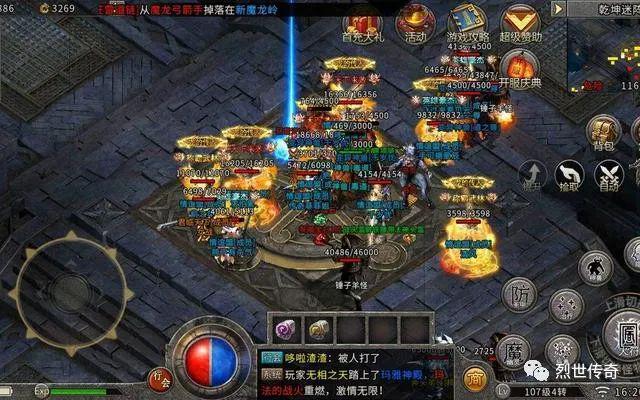This screenshot has width=640, height=400.
Task: Tap the 捡取 pick-up button
Action: click(570, 176)
